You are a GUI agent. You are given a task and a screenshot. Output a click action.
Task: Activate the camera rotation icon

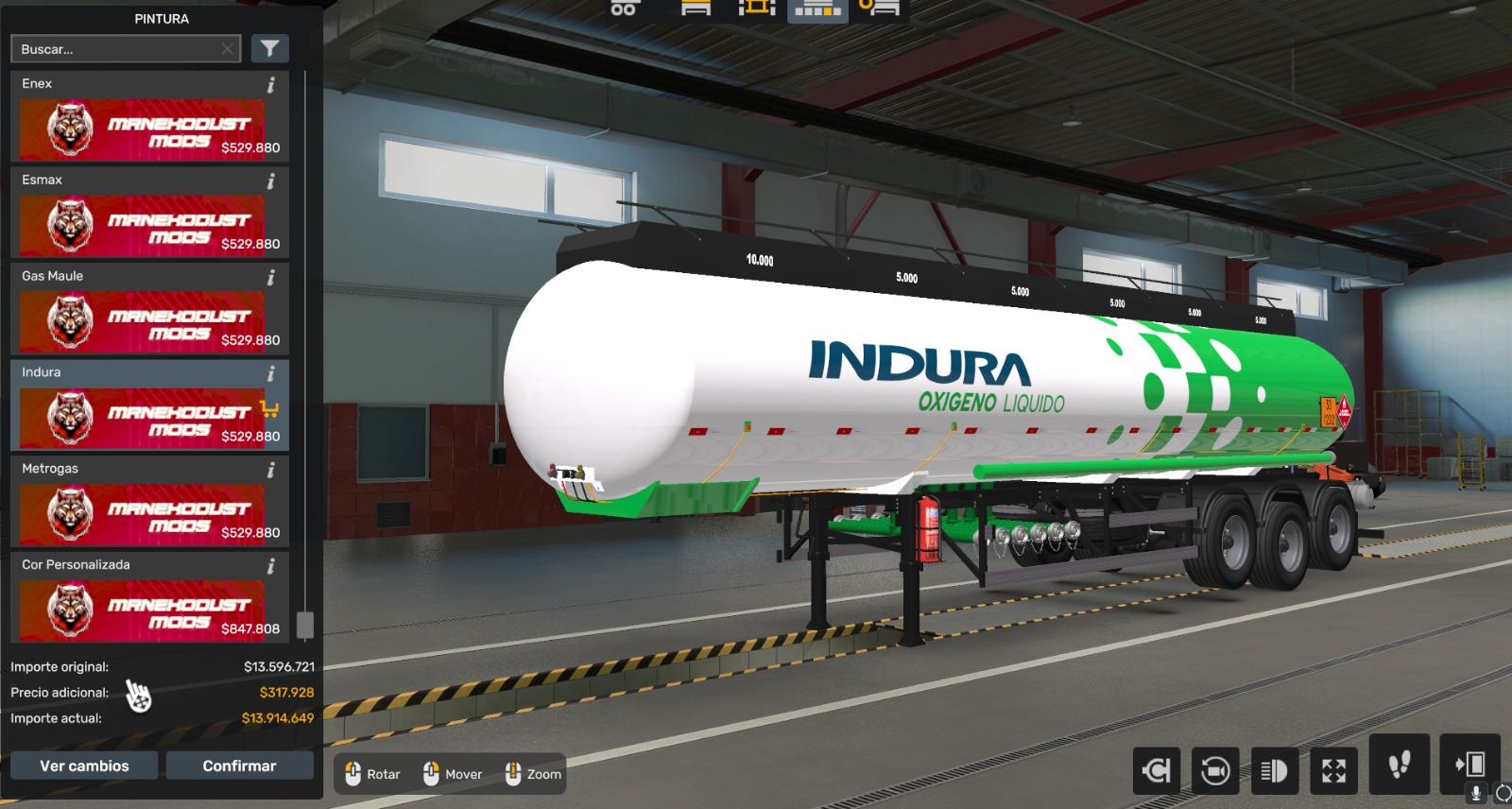point(1215,771)
